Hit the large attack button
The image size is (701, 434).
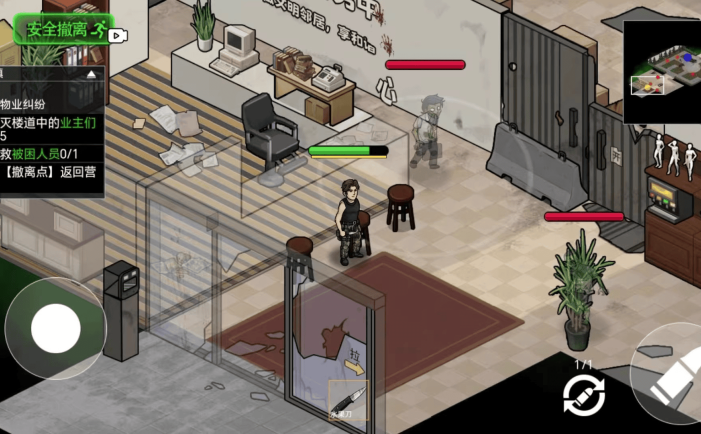[x=672, y=380]
